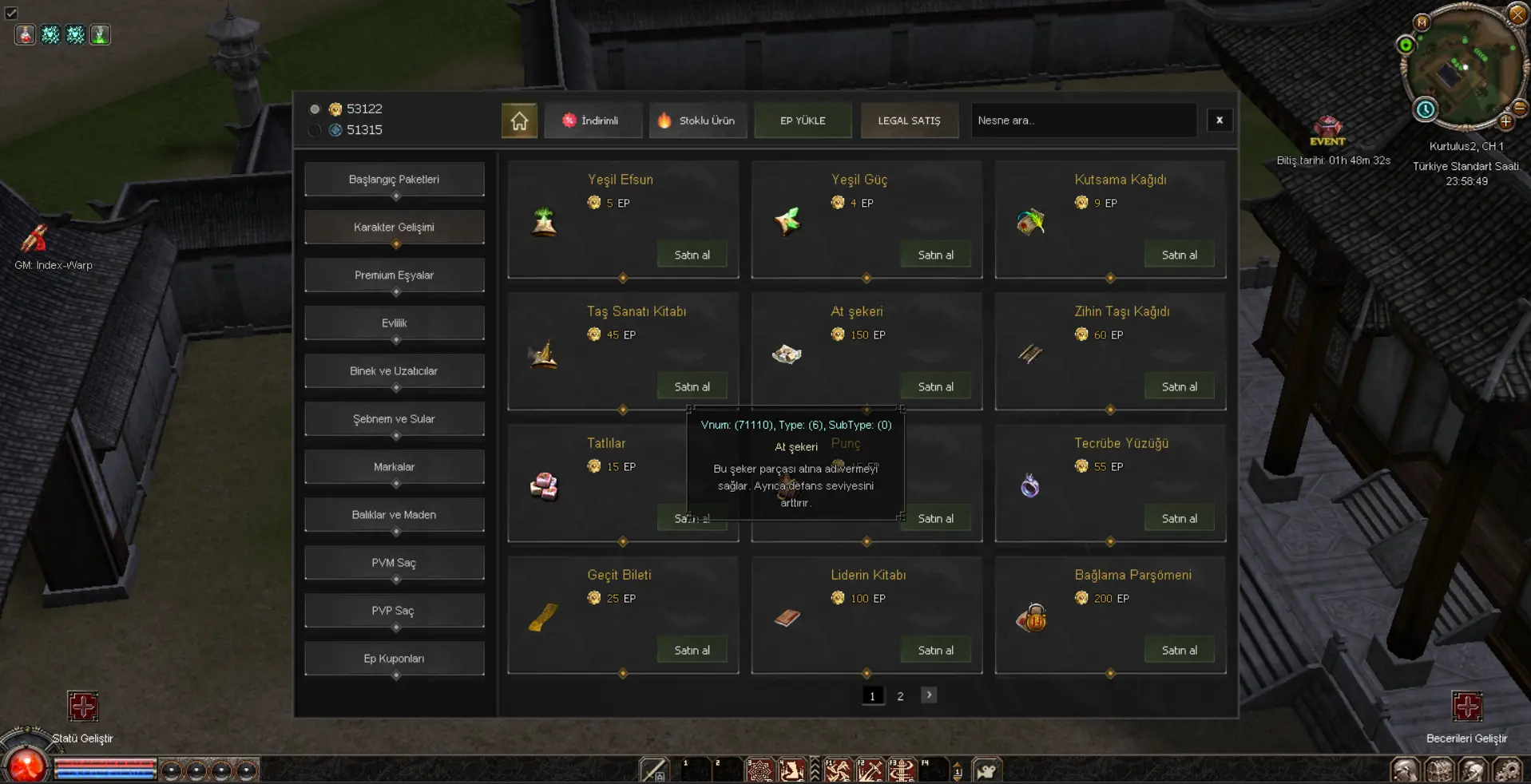The image size is (1531, 784).
Task: Open the LEGAL SATIŞ page
Action: point(909,121)
